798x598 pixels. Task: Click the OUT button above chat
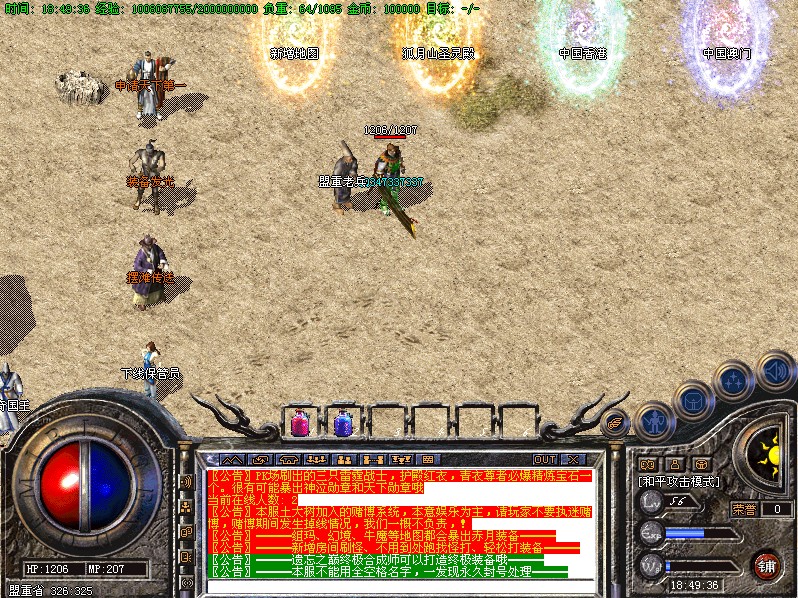(545, 459)
